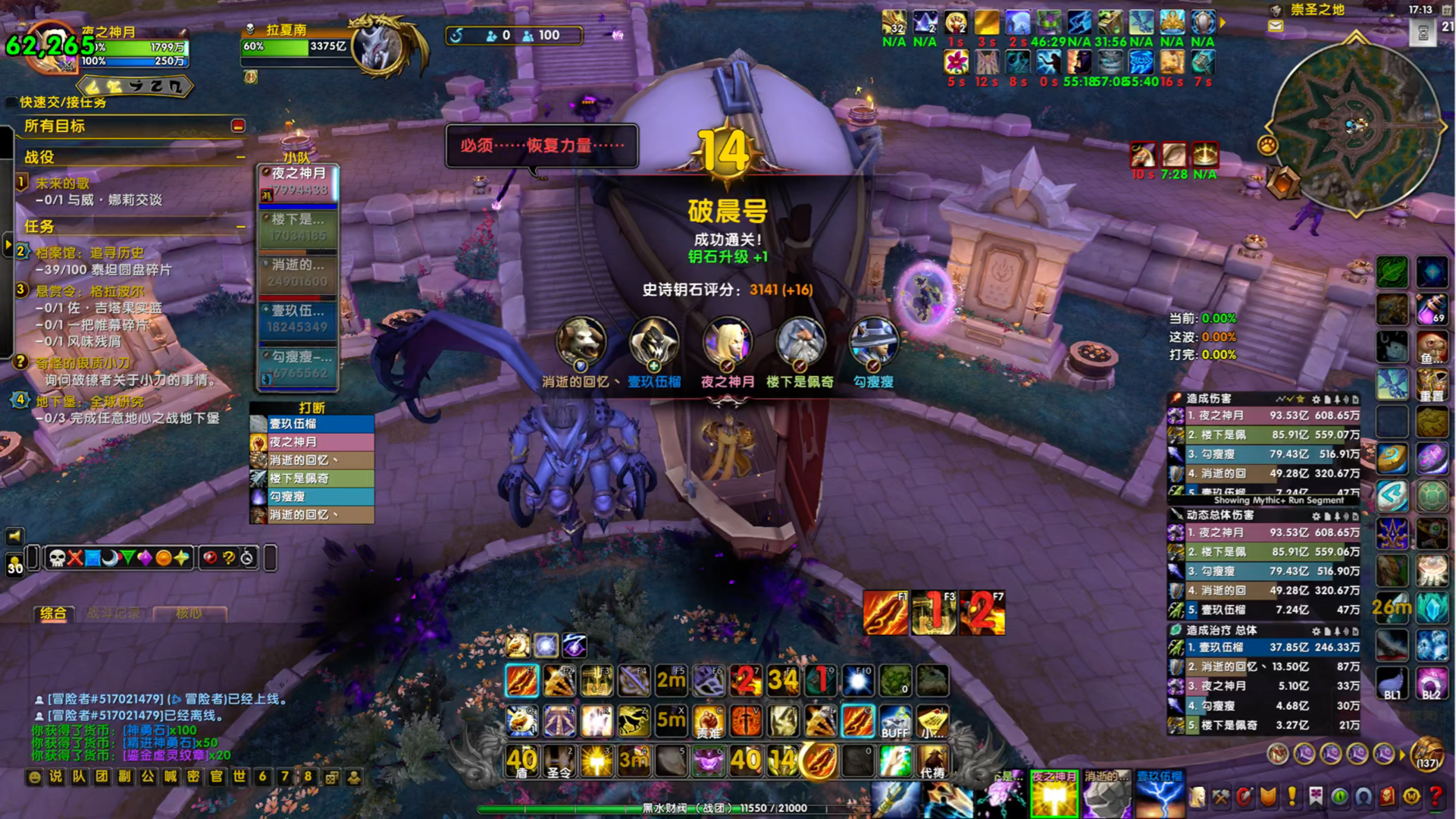This screenshot has height=819, width=1456.
Task: Place the red cross raid marker
Action: coord(75,559)
